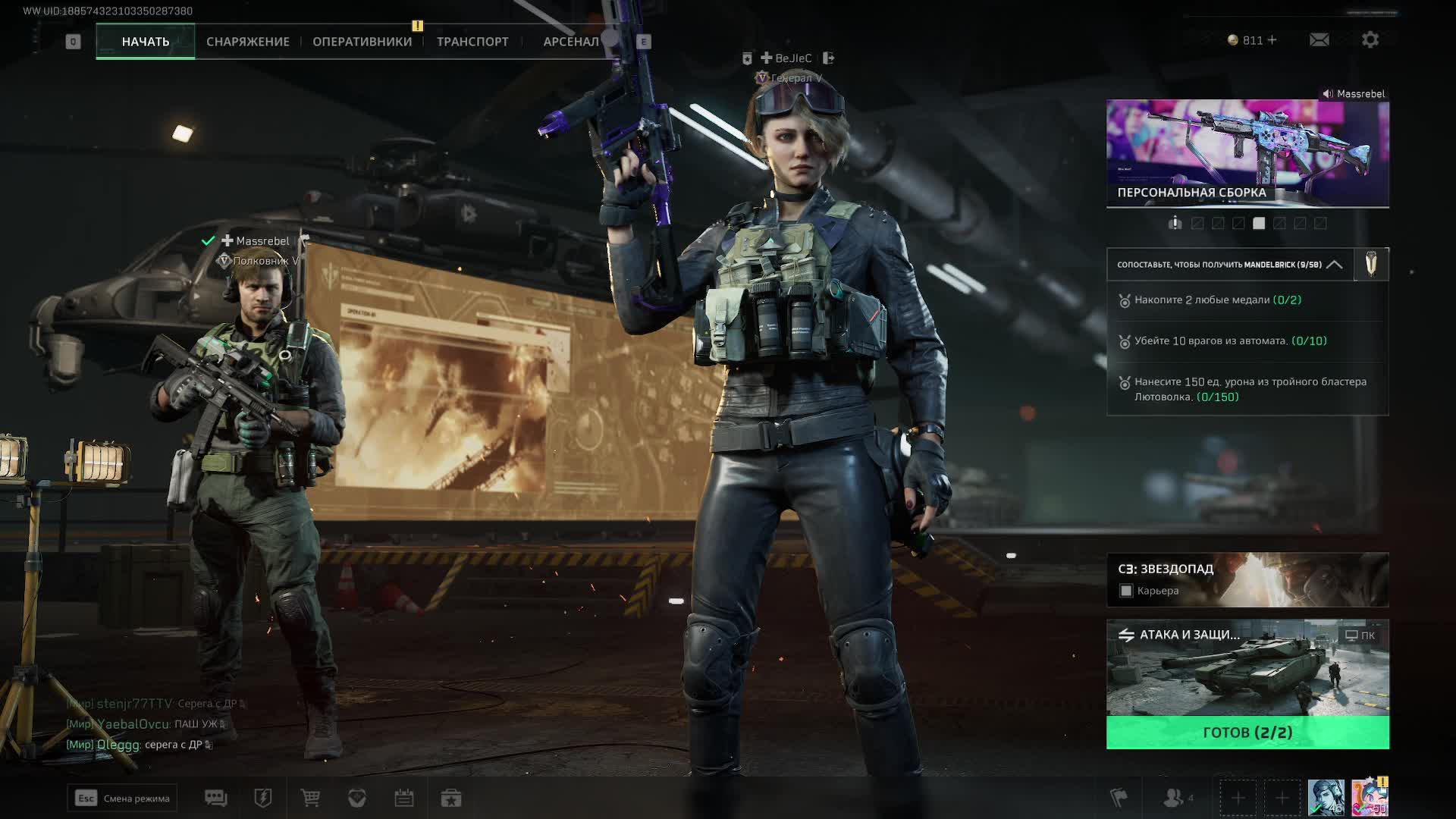Click the green ГОТОВ ready button
This screenshot has width=1456, height=819.
(1247, 733)
